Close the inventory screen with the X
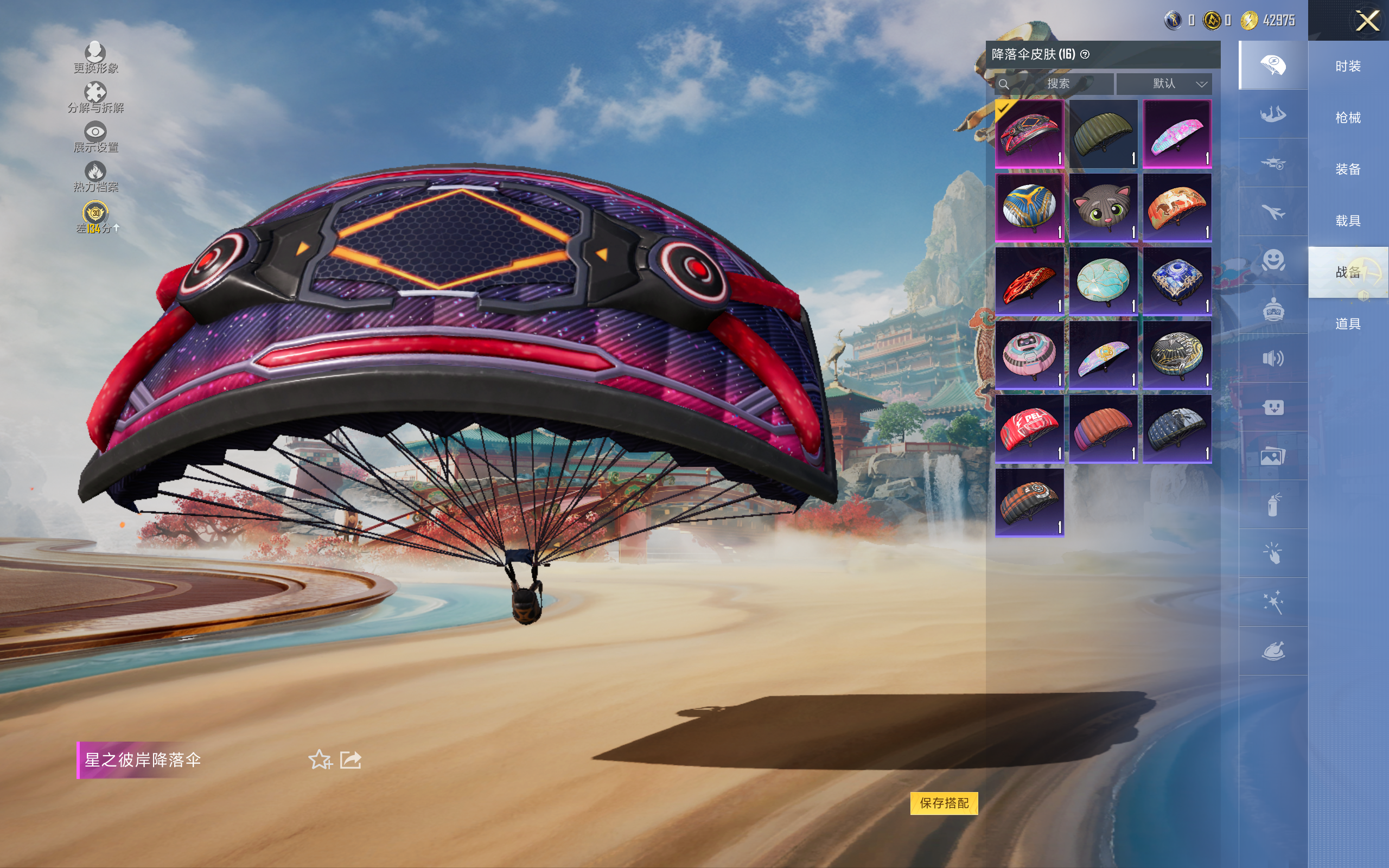The width and height of the screenshot is (1389, 868). tap(1367, 21)
